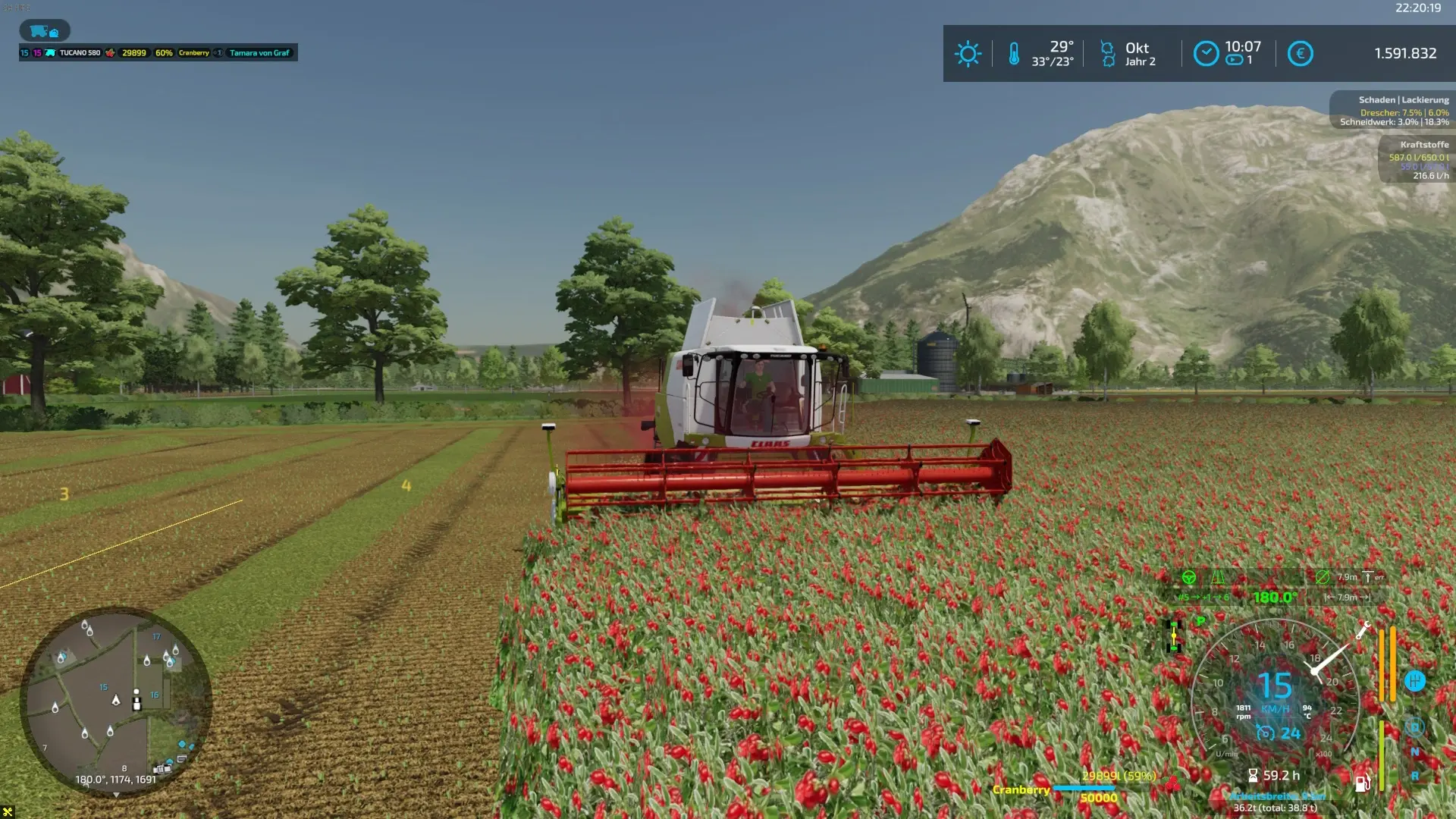
Task: Click the white wrench damage icon
Action: [1363, 629]
